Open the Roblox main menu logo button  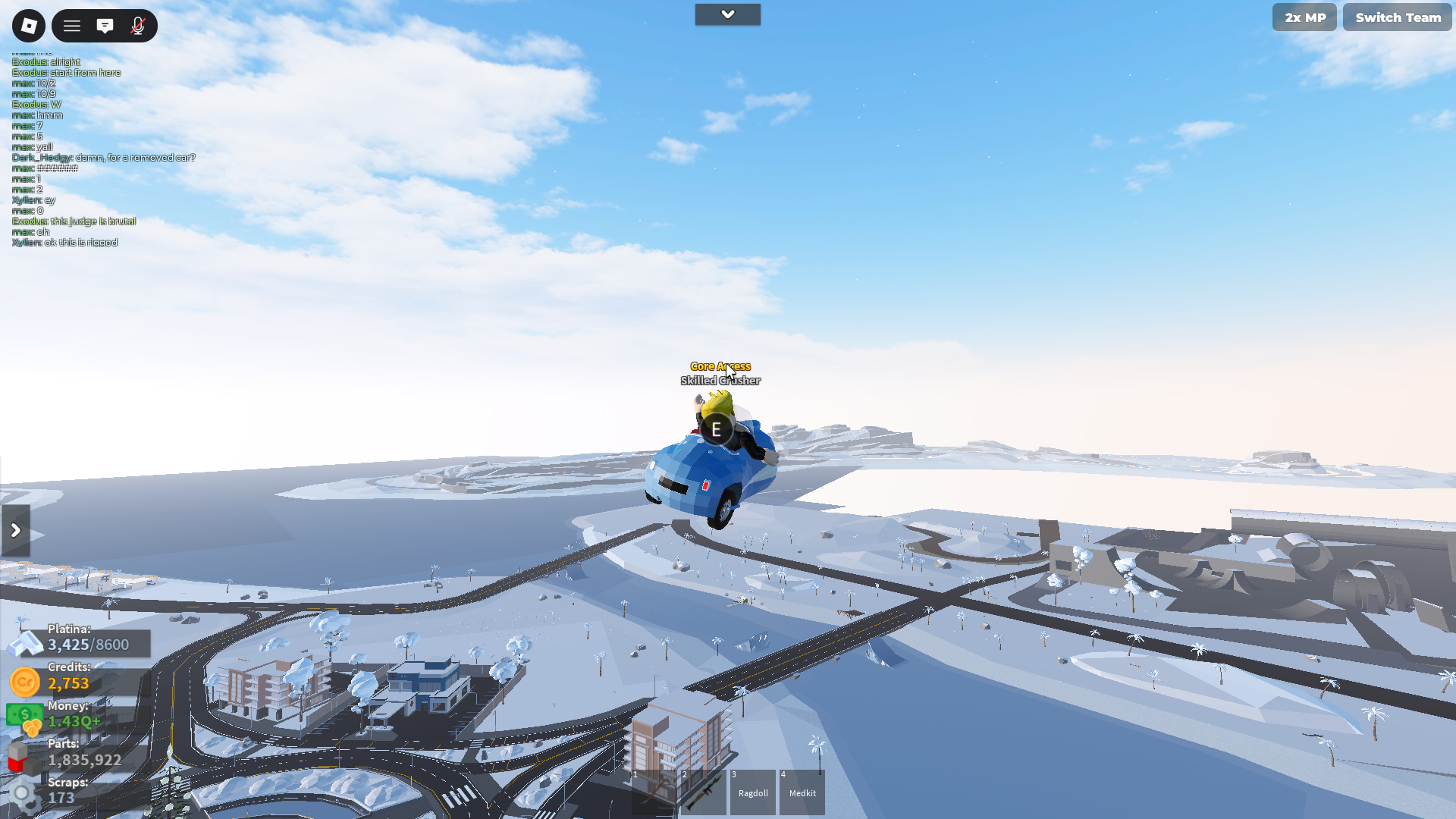[x=29, y=26]
